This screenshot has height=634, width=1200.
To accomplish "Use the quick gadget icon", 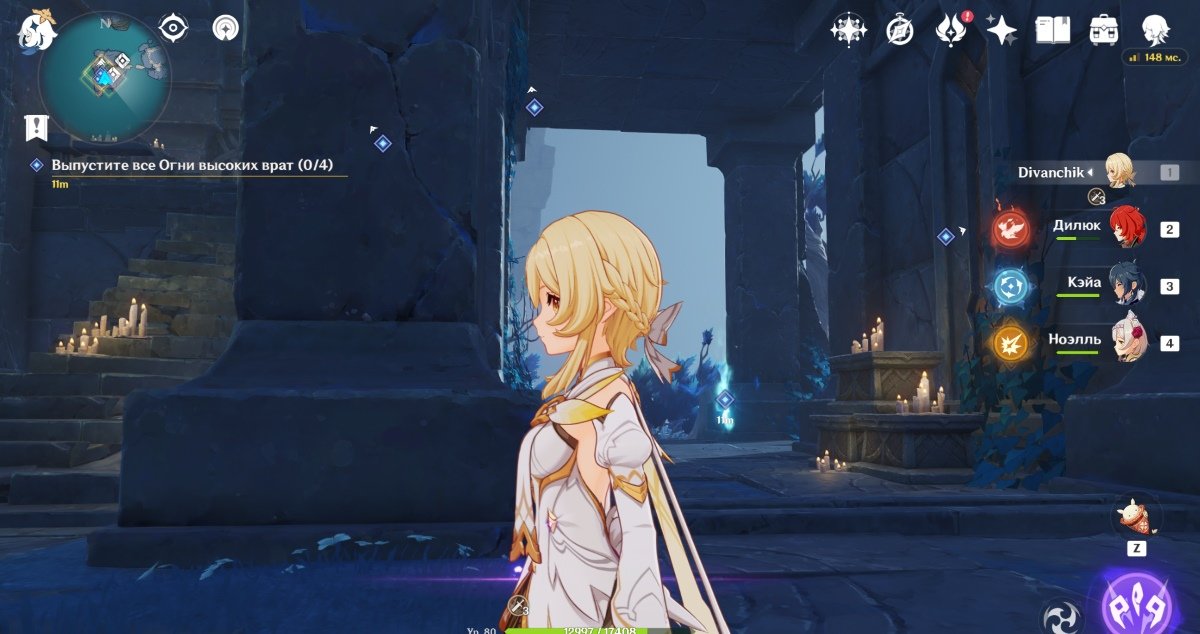I will pos(1137,517).
